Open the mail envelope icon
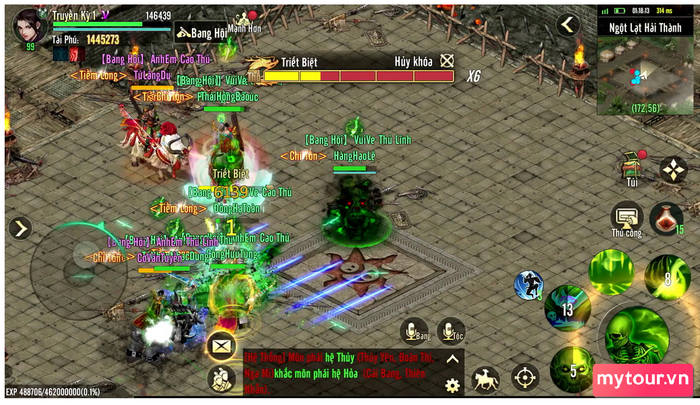The image size is (700, 405). tap(222, 346)
